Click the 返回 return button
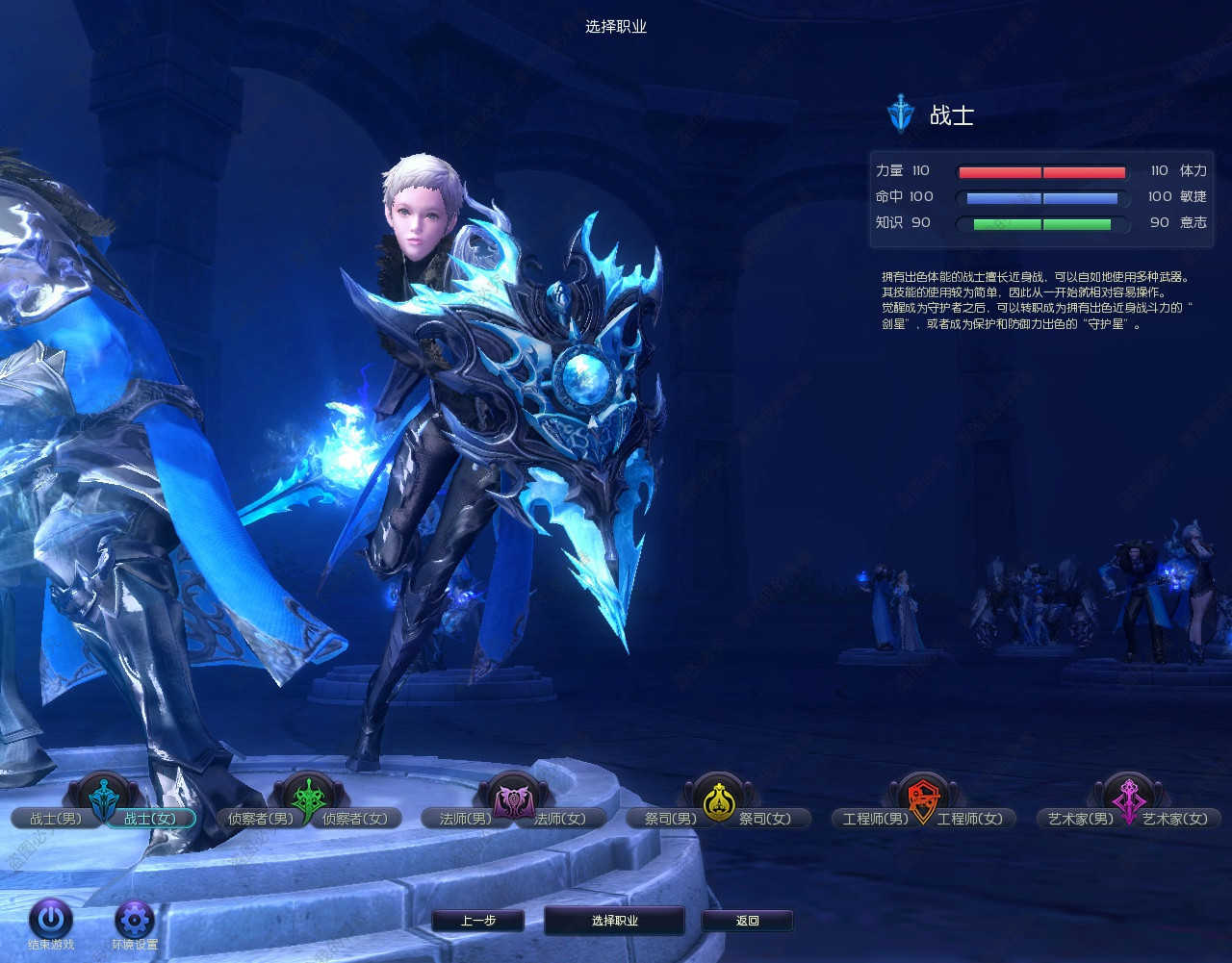Viewport: 1232px width, 963px height. 747,921
